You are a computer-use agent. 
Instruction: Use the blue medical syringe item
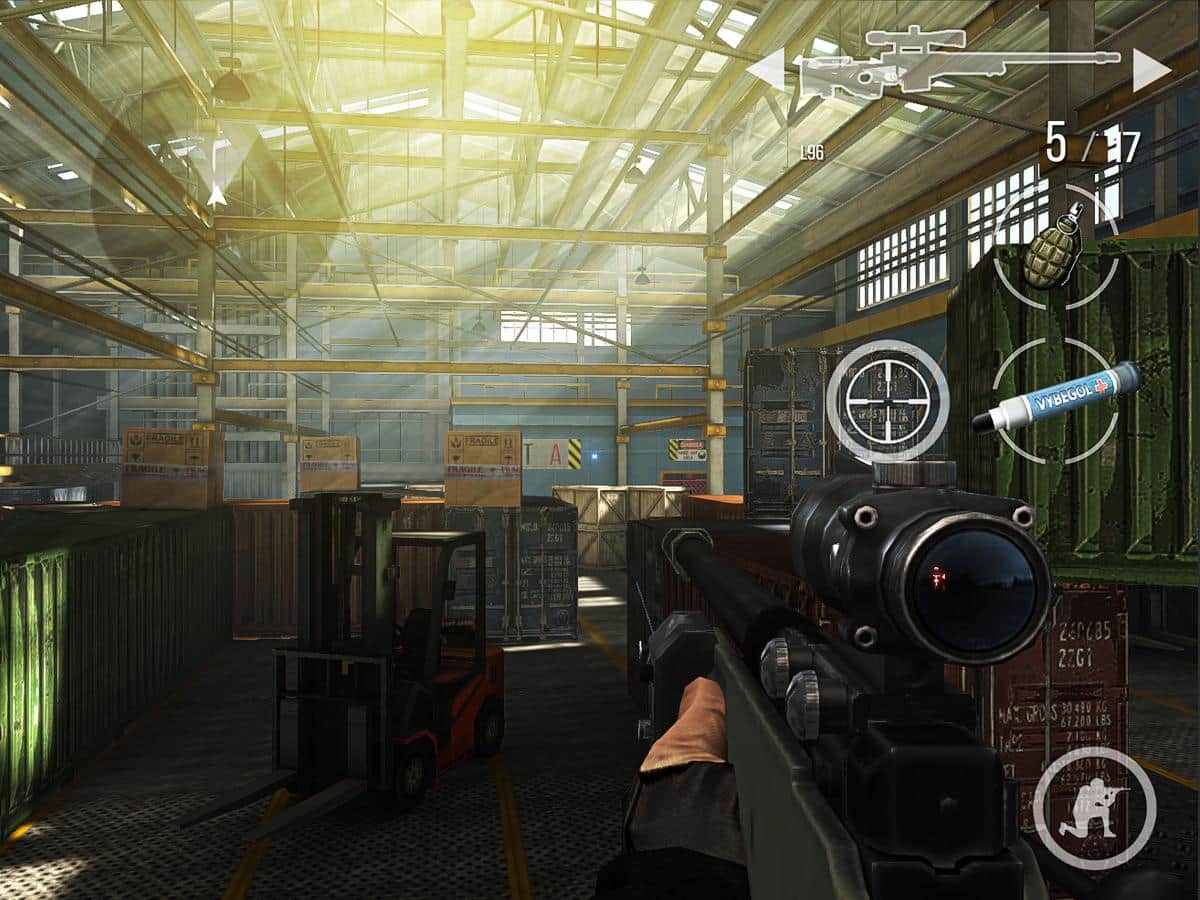(x=1056, y=399)
